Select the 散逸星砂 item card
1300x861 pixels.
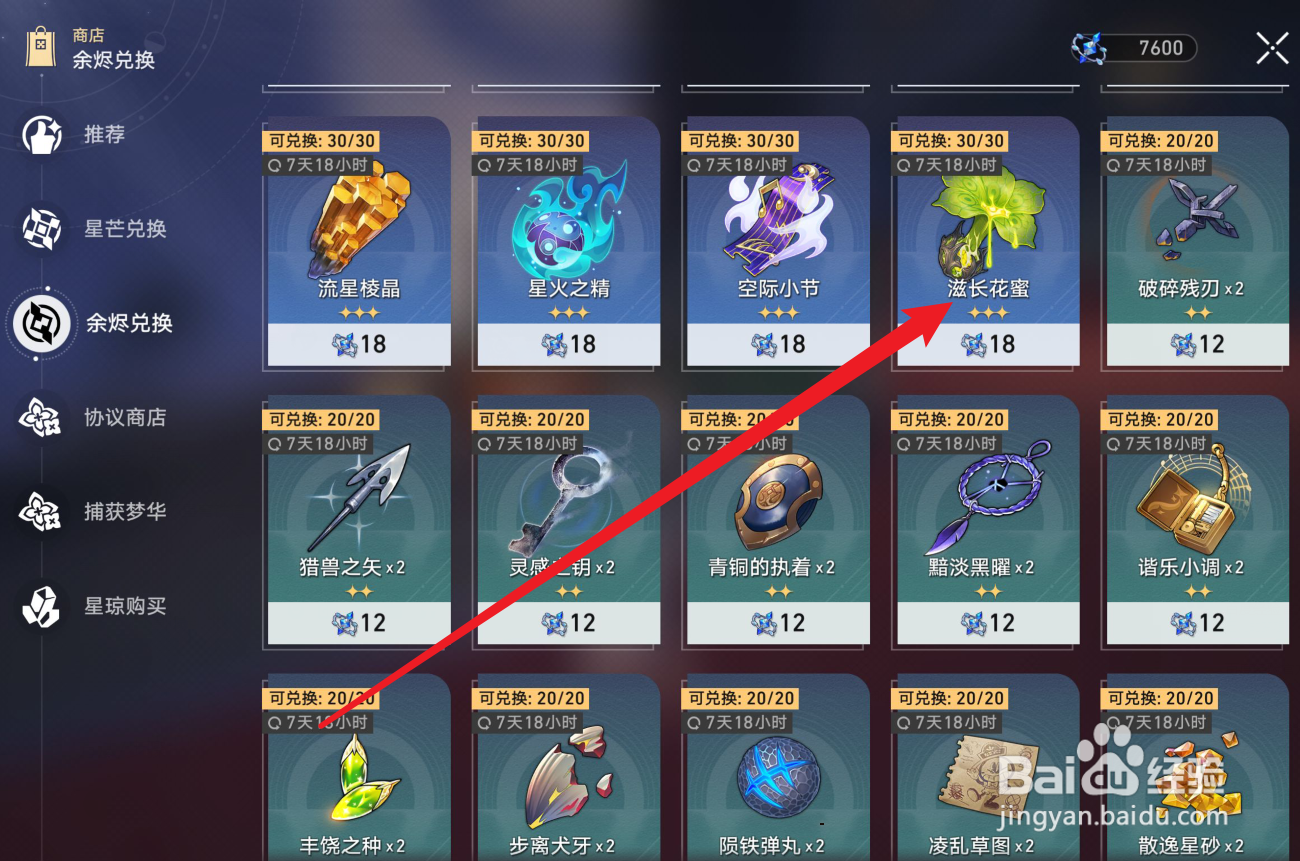[x=1195, y=790]
